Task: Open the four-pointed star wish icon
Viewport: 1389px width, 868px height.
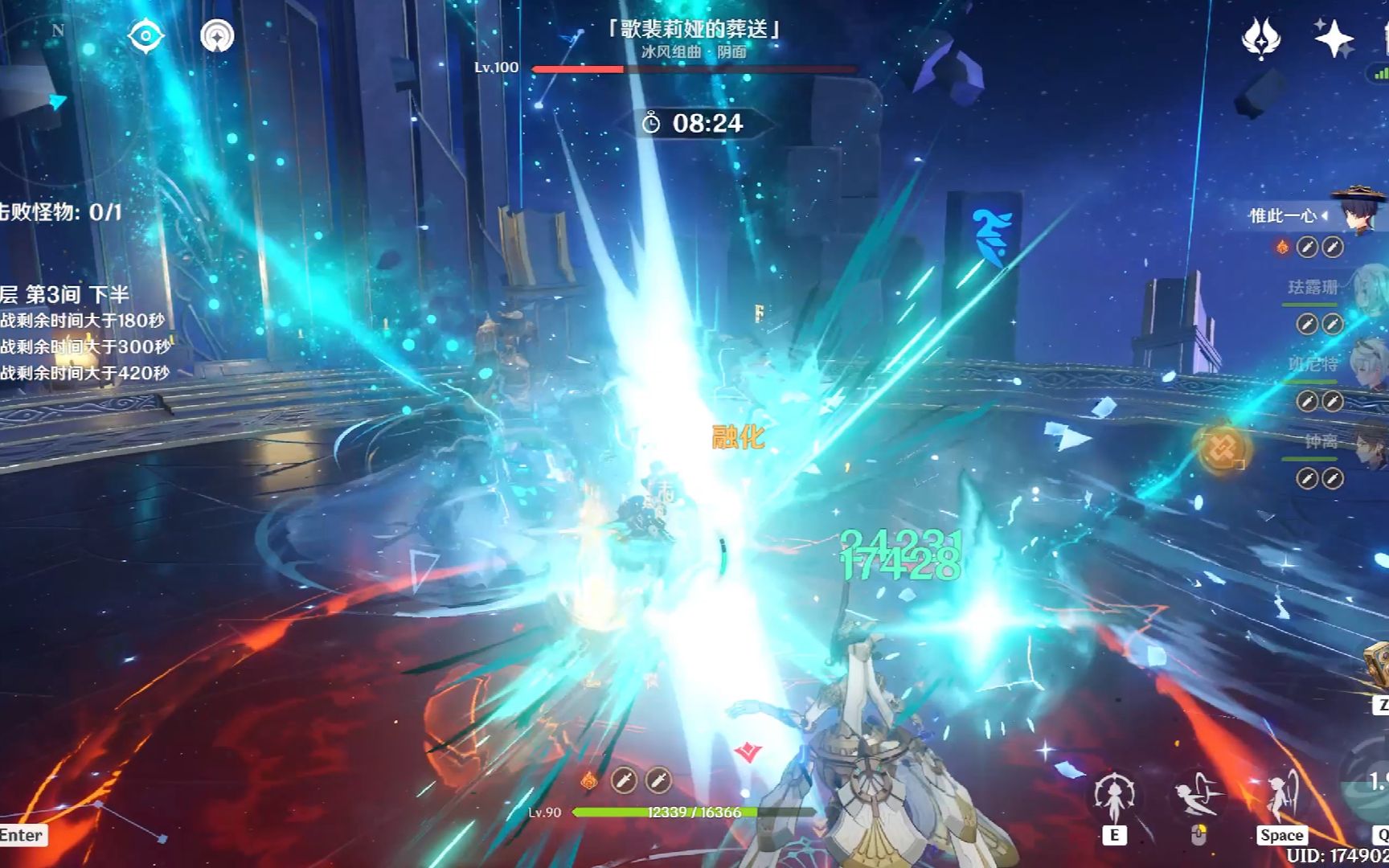Action: coord(1334,38)
